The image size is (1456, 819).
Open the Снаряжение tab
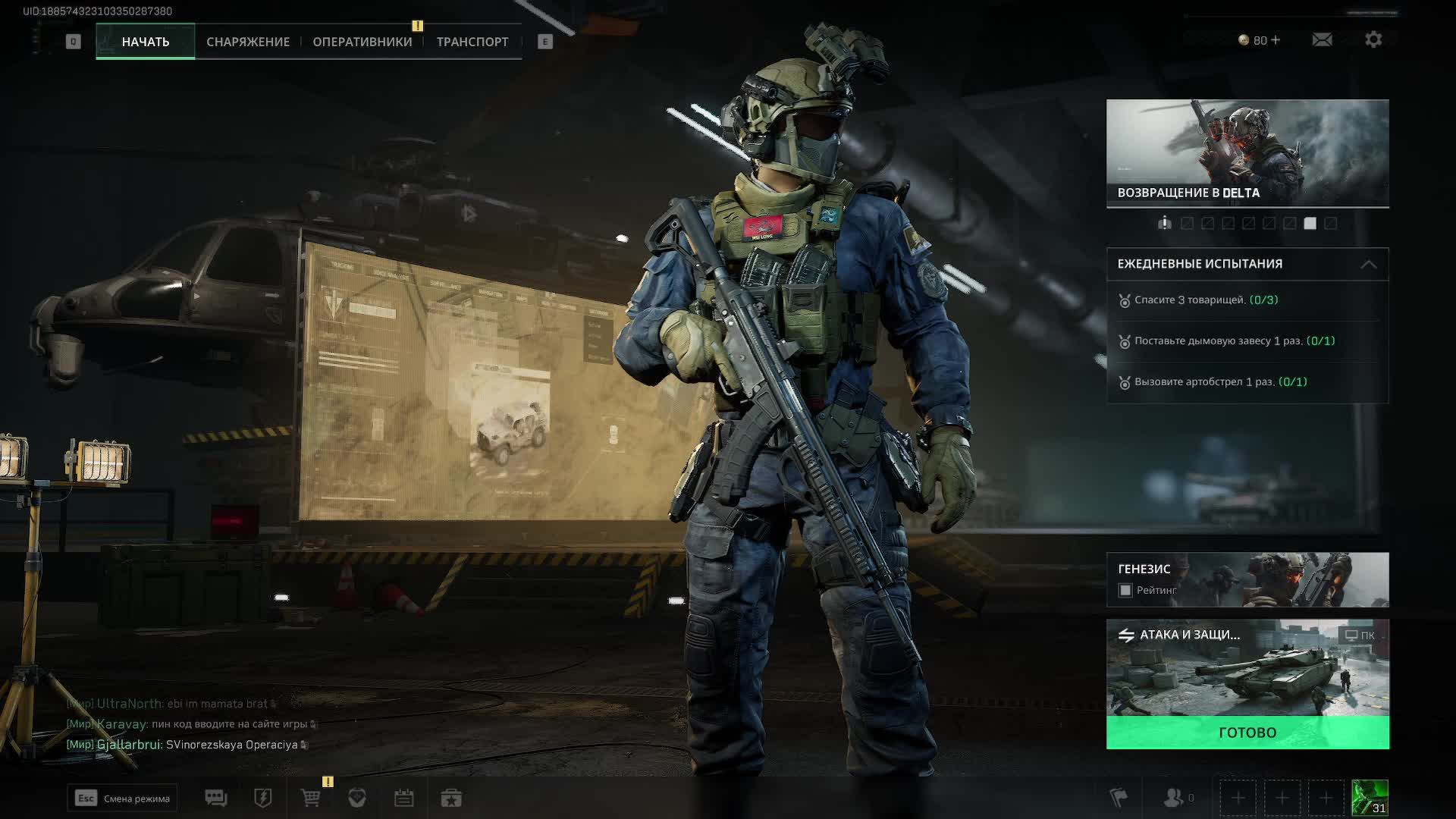(248, 42)
